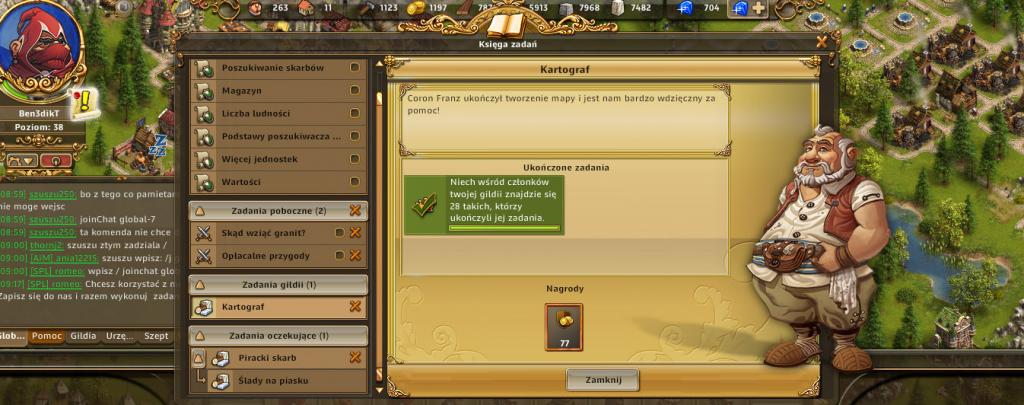Collapse the Zadania poboczne section
Viewport: 1024px width, 405px height.
tap(199, 211)
